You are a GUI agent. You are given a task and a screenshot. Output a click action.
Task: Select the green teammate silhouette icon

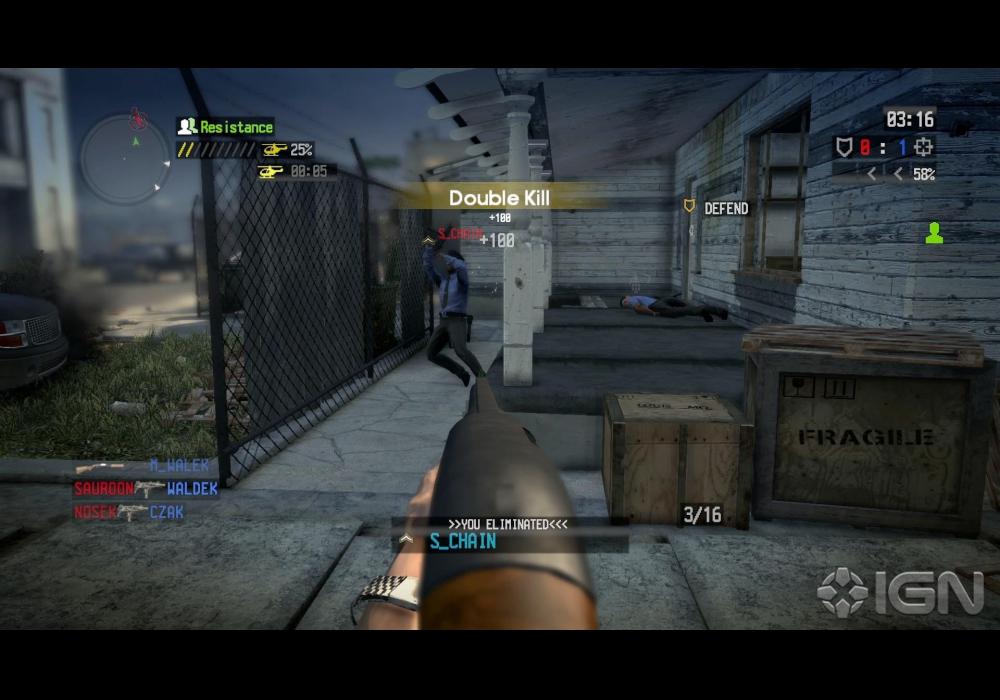934,234
